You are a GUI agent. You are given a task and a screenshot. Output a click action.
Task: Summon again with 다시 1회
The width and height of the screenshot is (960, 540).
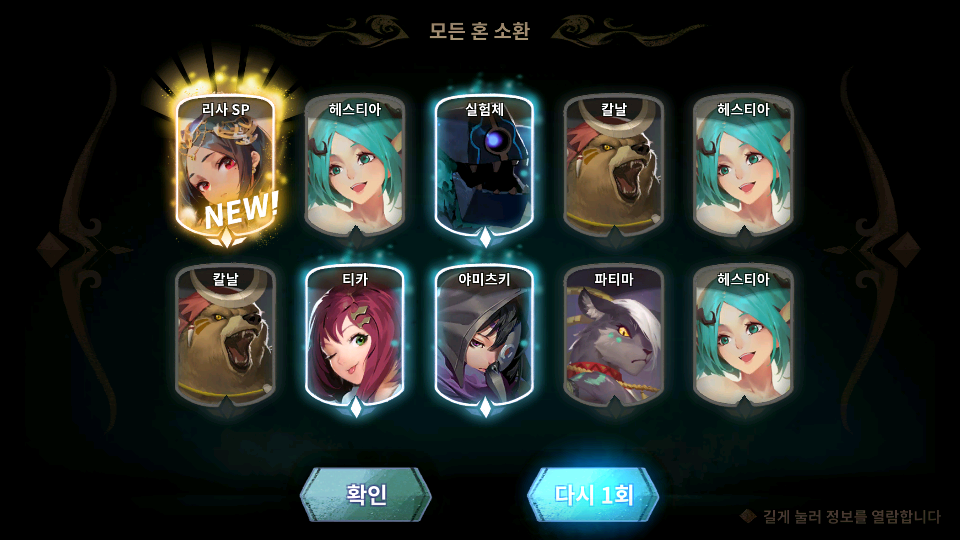(x=593, y=494)
